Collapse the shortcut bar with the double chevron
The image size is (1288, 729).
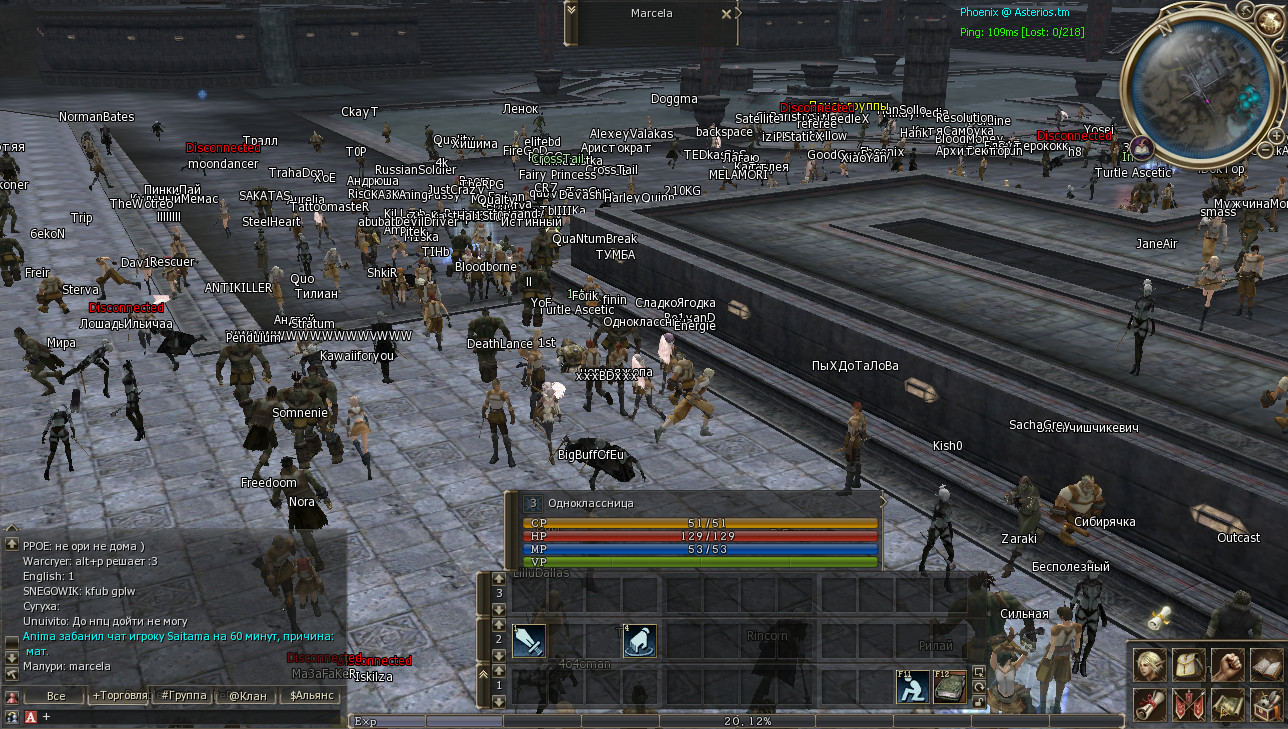[484, 674]
